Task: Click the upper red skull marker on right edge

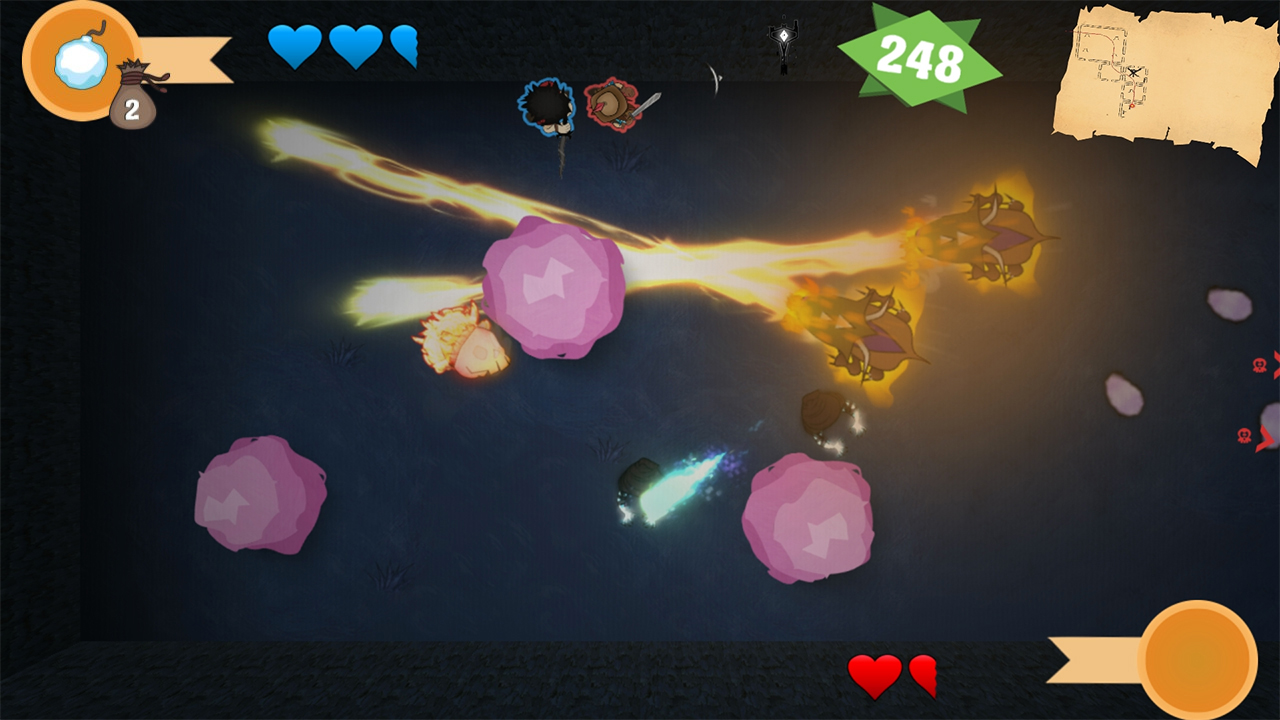Action: (1262, 365)
